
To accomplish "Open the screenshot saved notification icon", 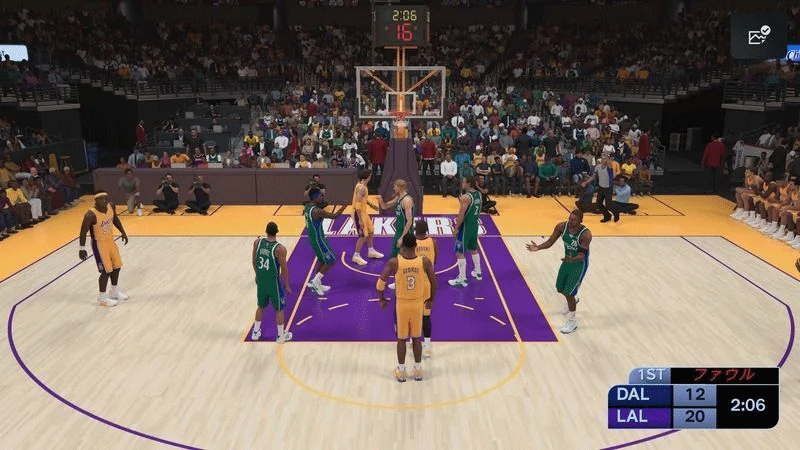I will (757, 36).
